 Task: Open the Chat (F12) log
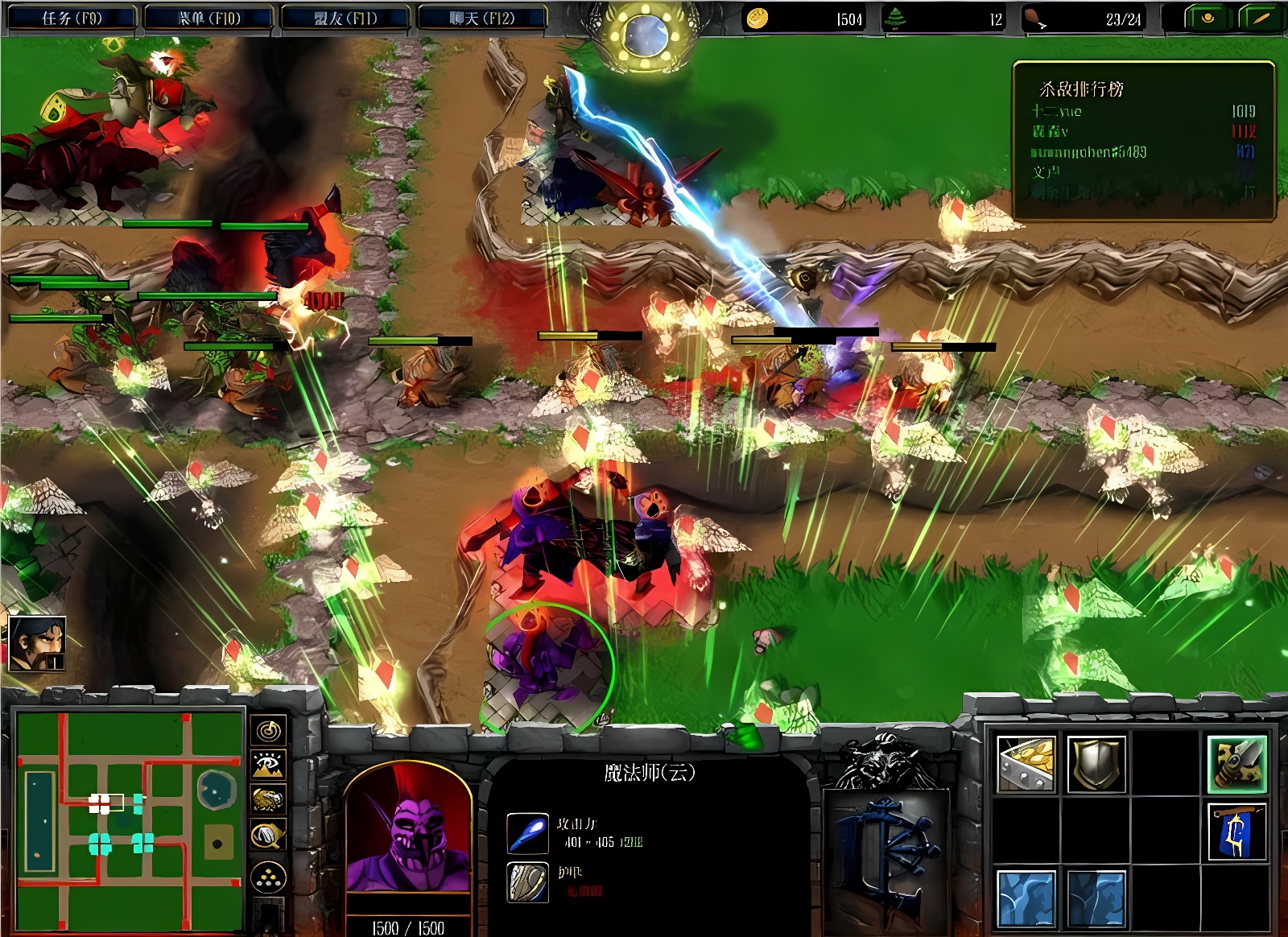pyautogui.click(x=481, y=18)
